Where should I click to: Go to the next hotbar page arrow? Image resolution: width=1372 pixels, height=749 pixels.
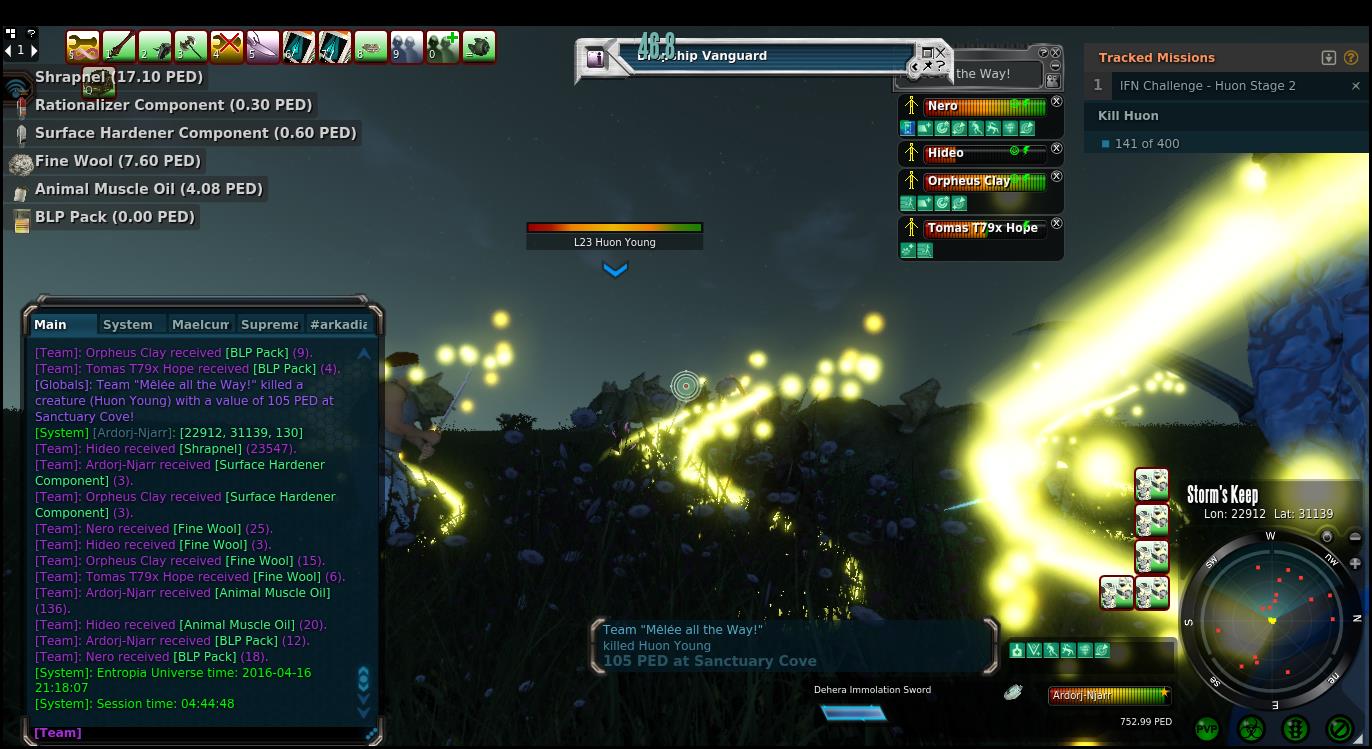[34, 50]
